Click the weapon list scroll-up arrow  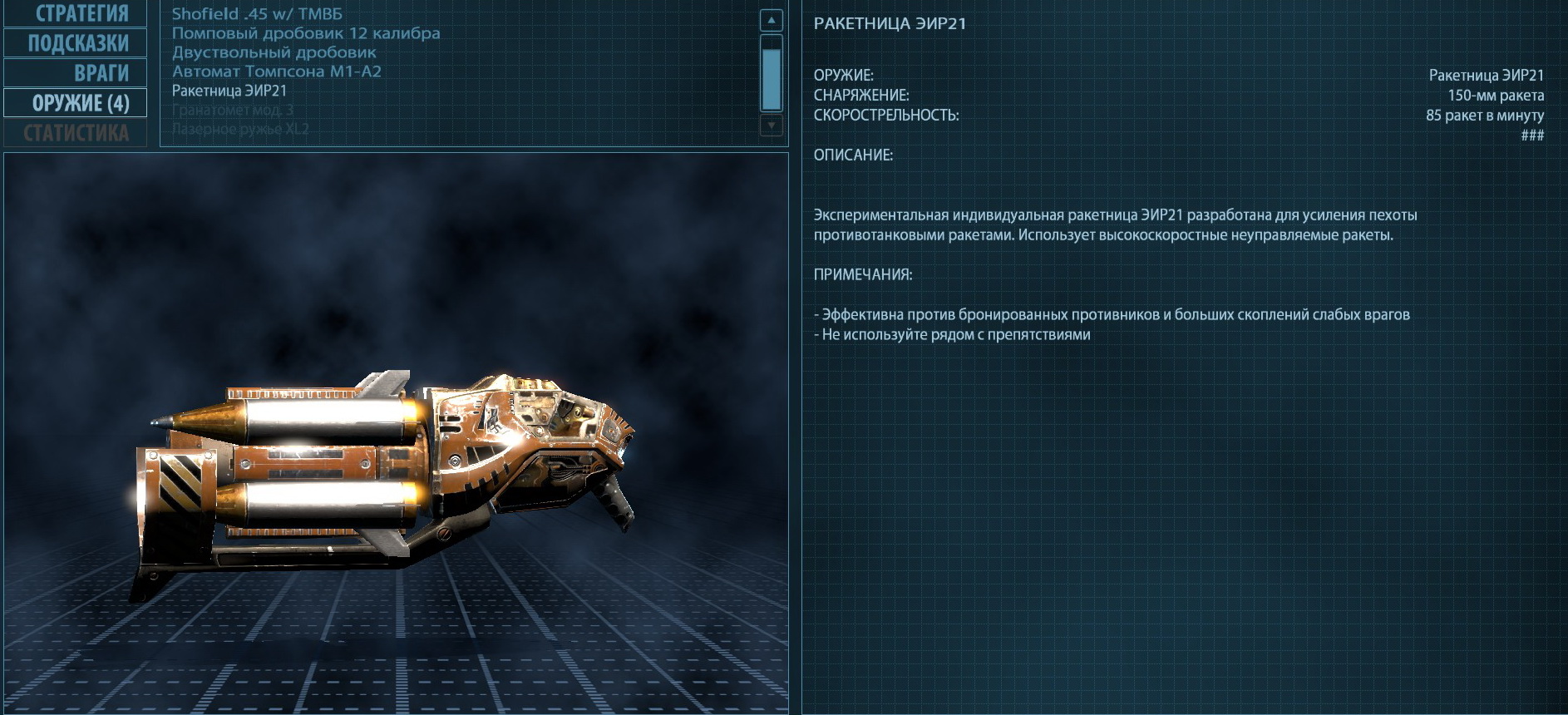(x=772, y=21)
